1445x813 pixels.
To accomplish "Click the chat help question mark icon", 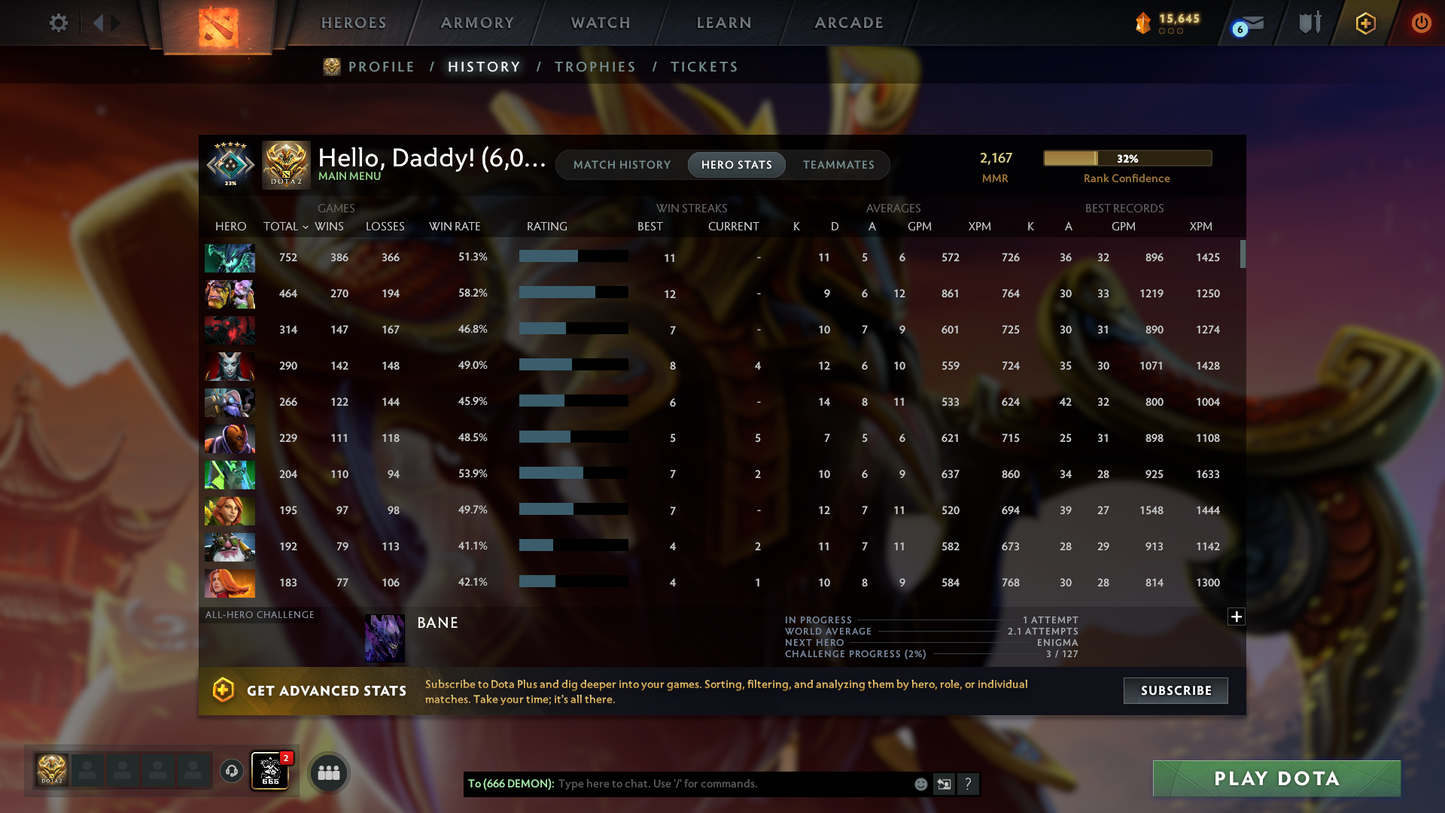I will pos(968,784).
